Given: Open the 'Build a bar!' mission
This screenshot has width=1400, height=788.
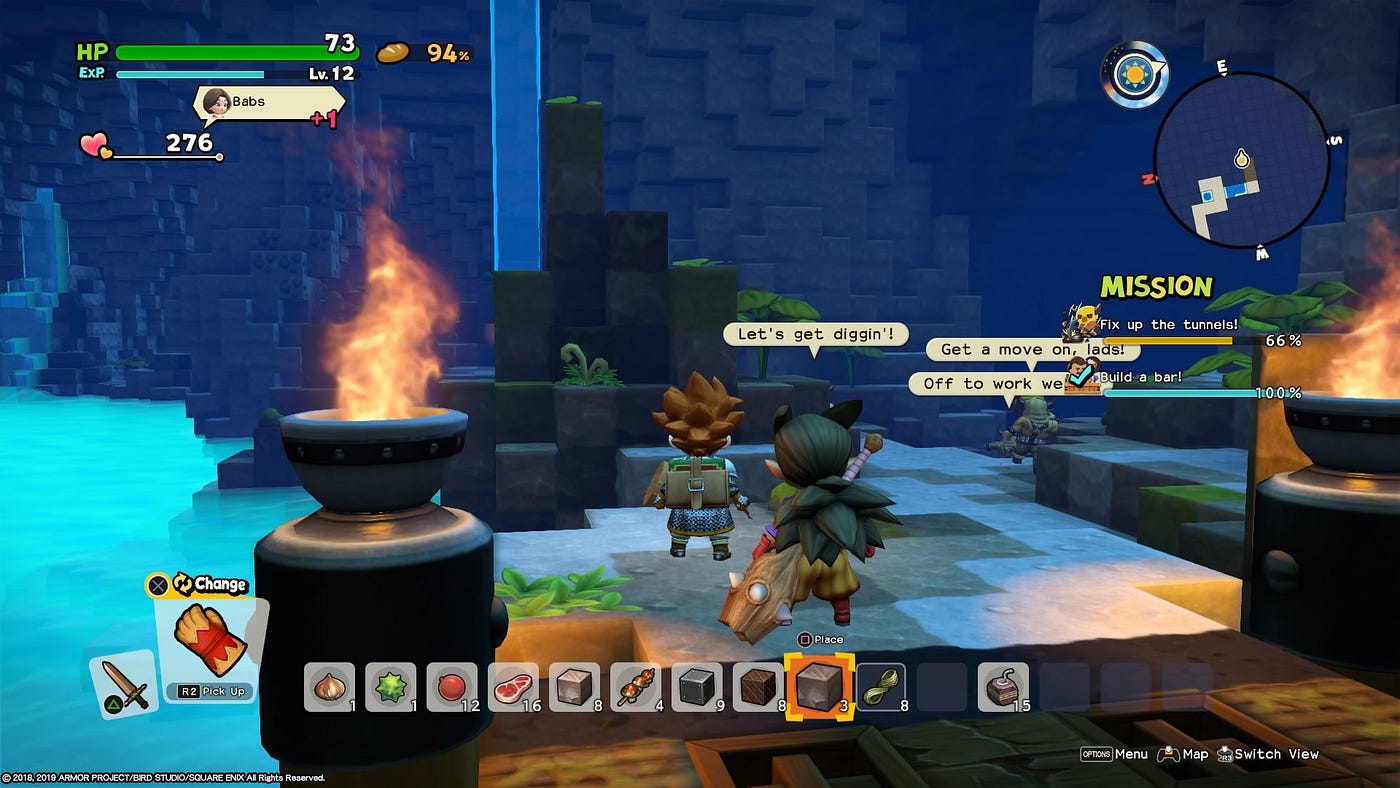Looking at the screenshot, I should [x=1140, y=377].
